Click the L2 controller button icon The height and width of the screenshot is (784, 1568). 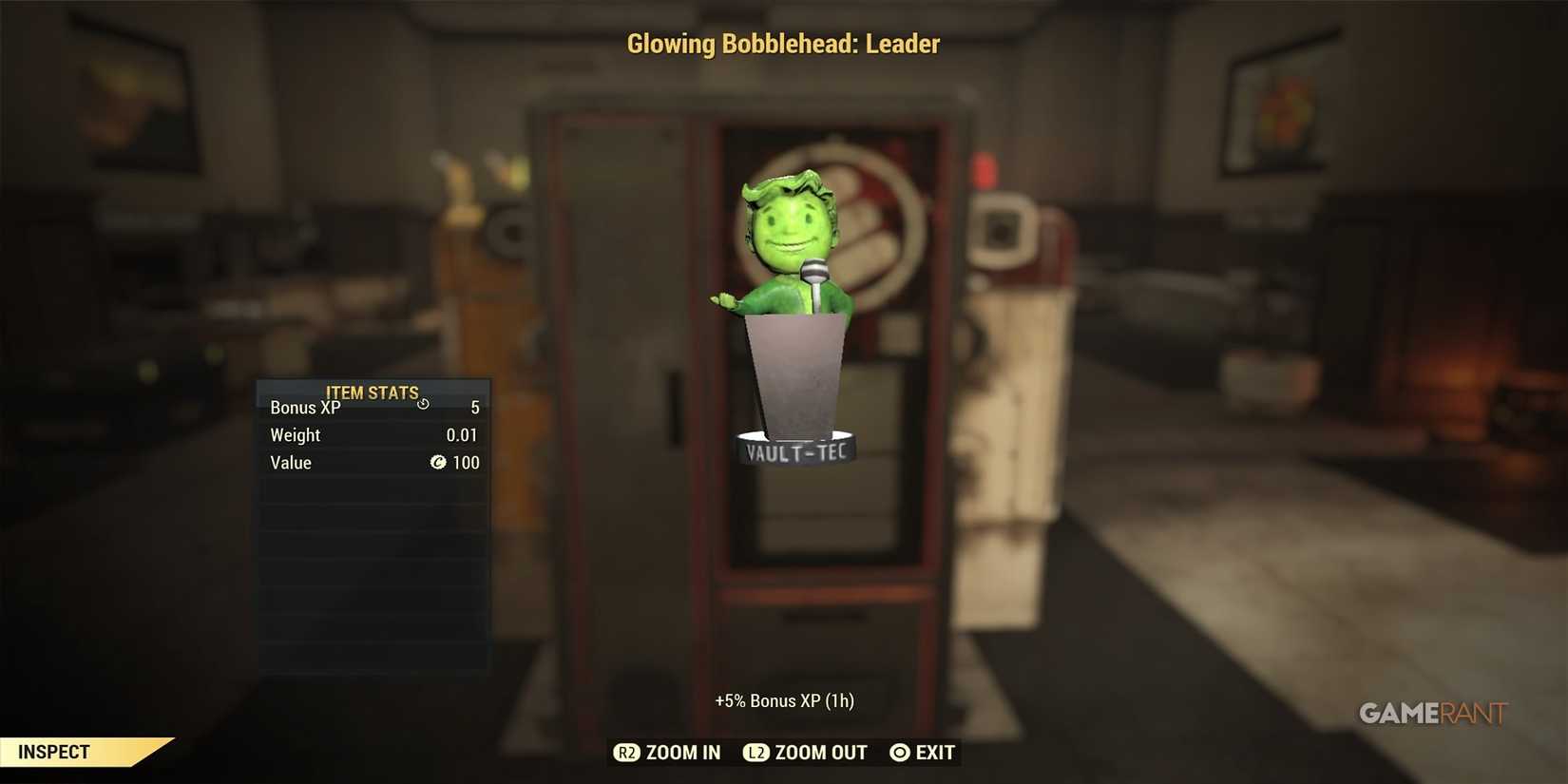point(756,753)
